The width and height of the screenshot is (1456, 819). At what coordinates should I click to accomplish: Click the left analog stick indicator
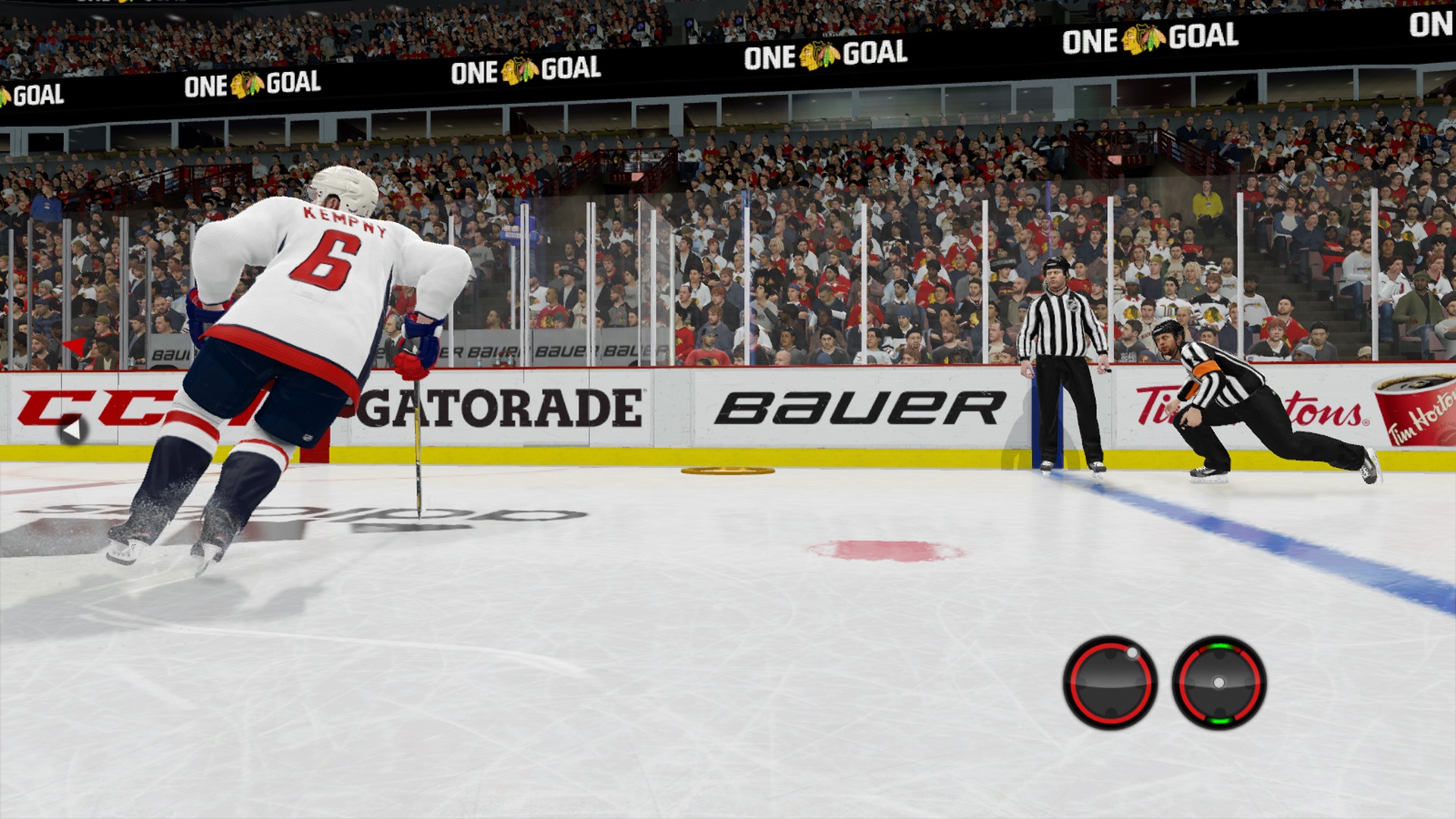[x=1109, y=682]
